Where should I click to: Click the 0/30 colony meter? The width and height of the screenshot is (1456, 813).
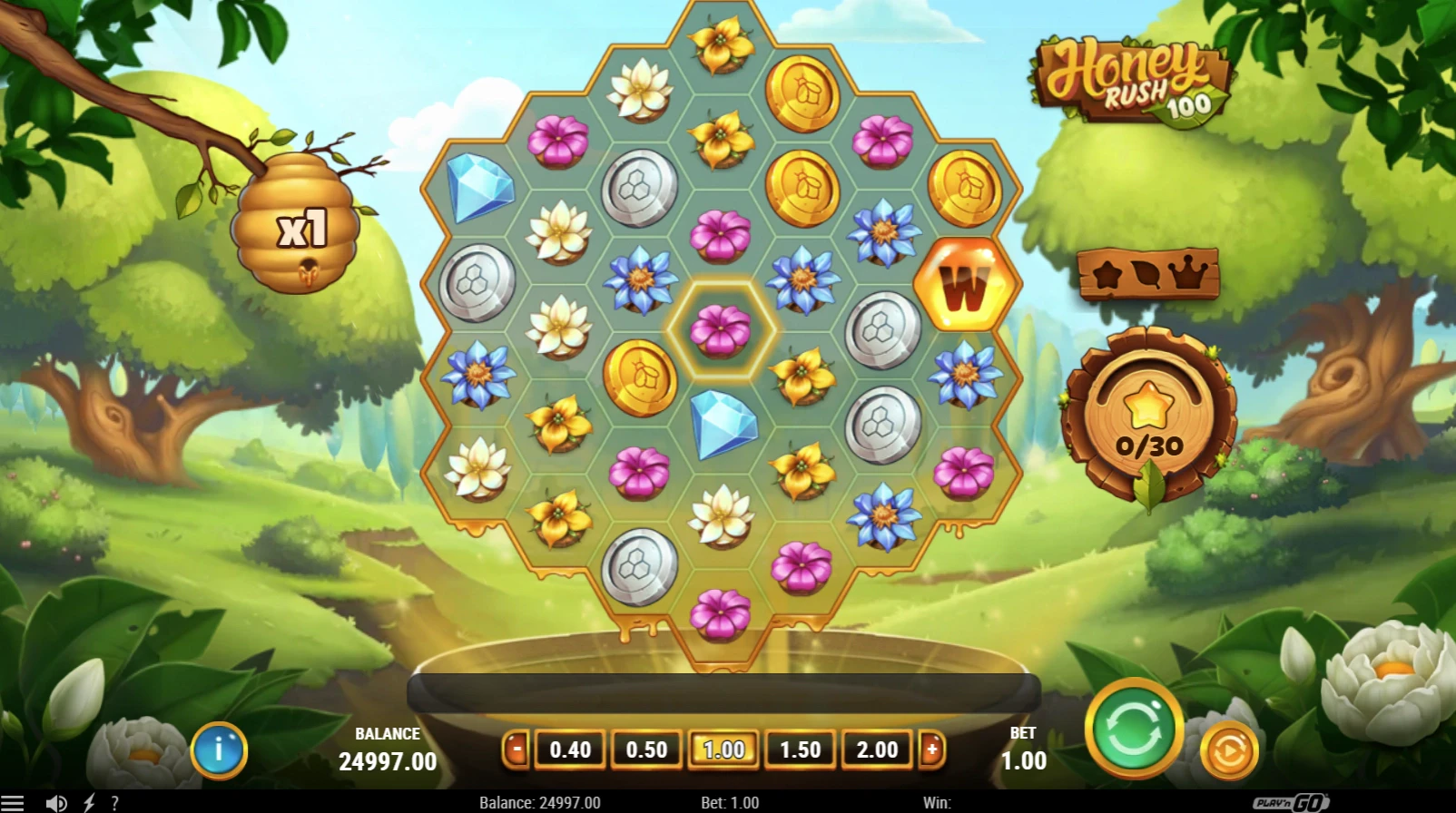tap(1148, 419)
